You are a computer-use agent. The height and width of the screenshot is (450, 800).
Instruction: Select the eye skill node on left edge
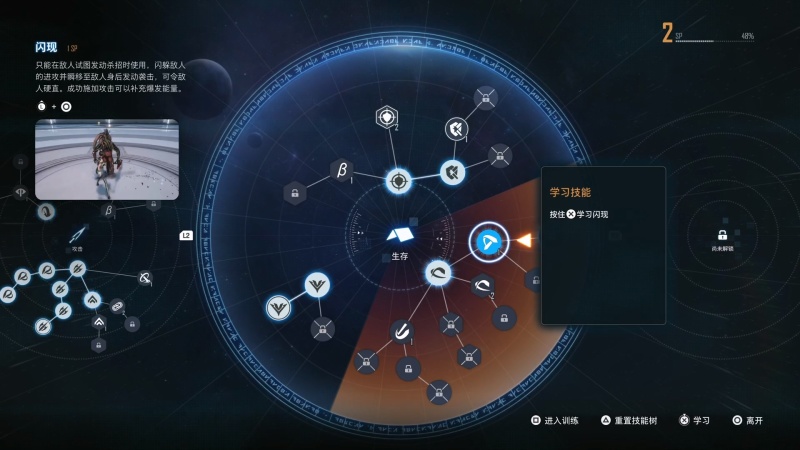coord(20,192)
